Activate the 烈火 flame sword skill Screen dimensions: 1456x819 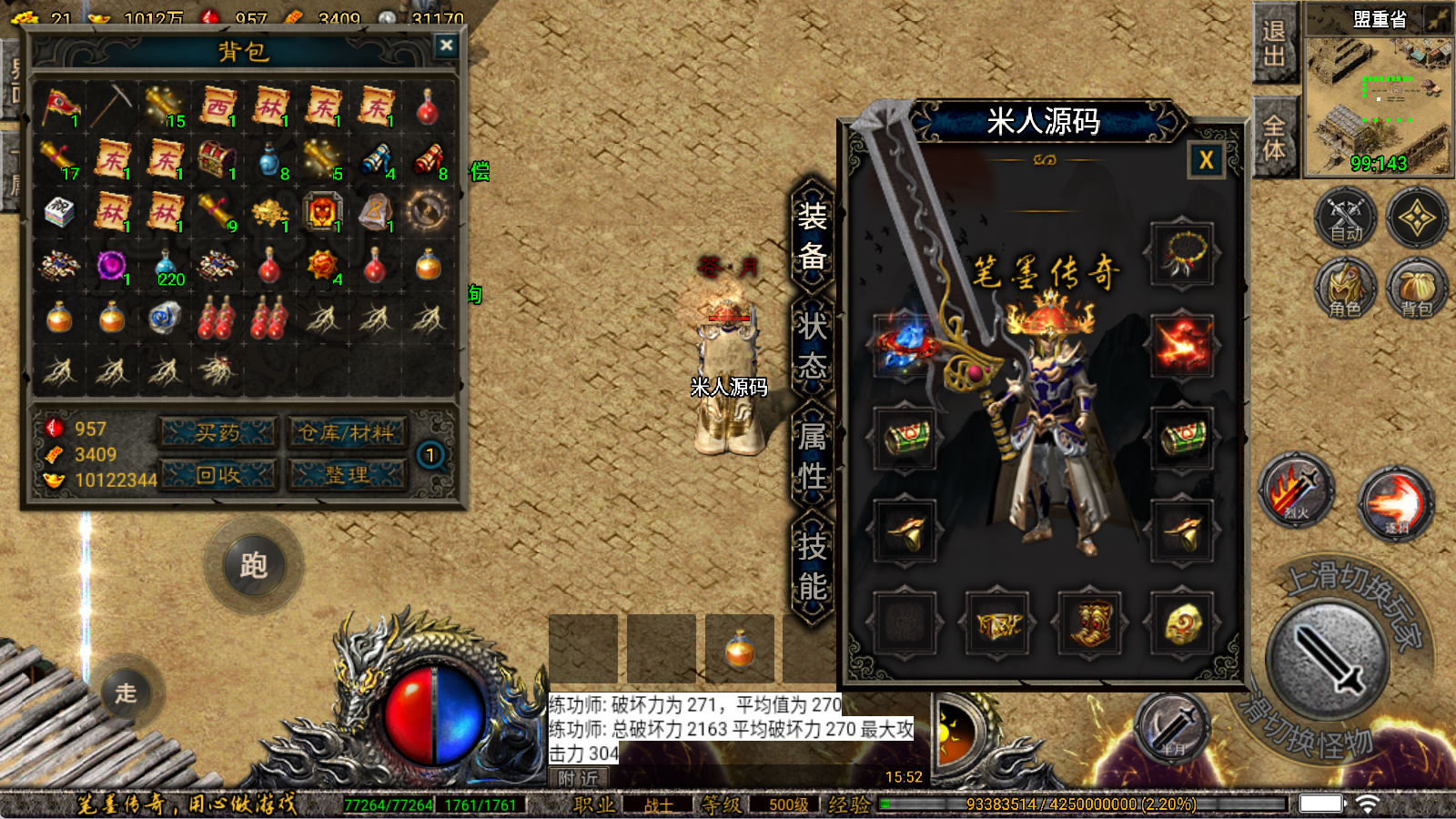tap(1296, 491)
